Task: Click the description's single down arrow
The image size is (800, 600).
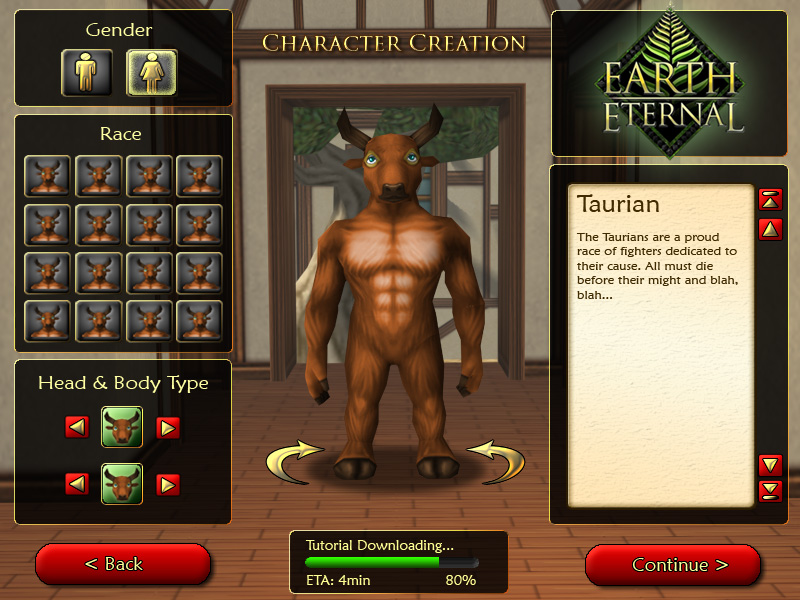Action: pyautogui.click(x=770, y=464)
